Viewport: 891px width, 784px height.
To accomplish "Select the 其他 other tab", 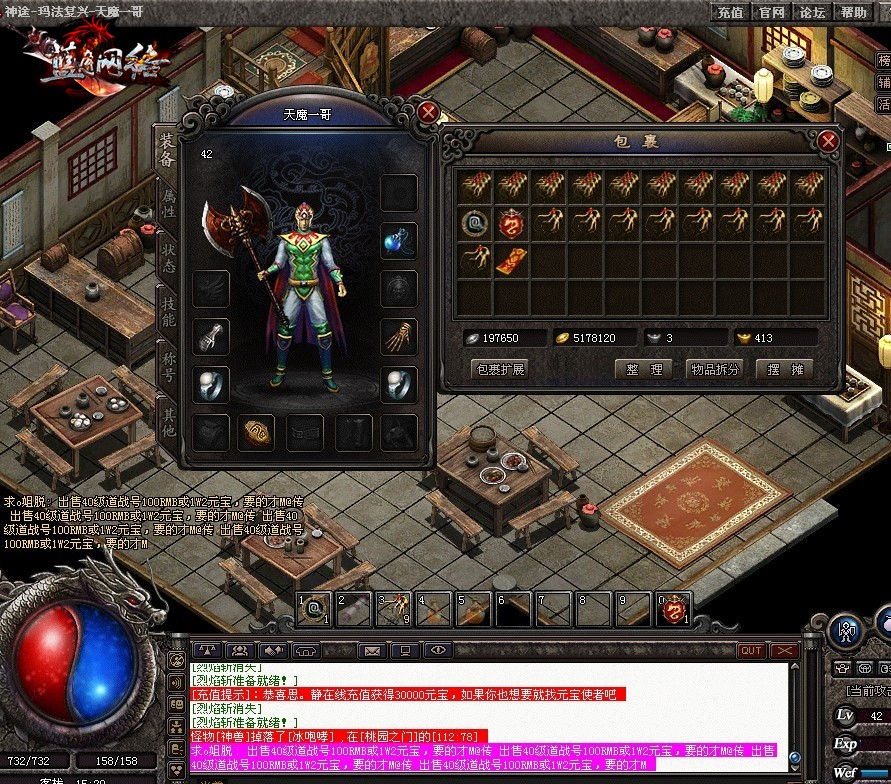I will point(168,420).
